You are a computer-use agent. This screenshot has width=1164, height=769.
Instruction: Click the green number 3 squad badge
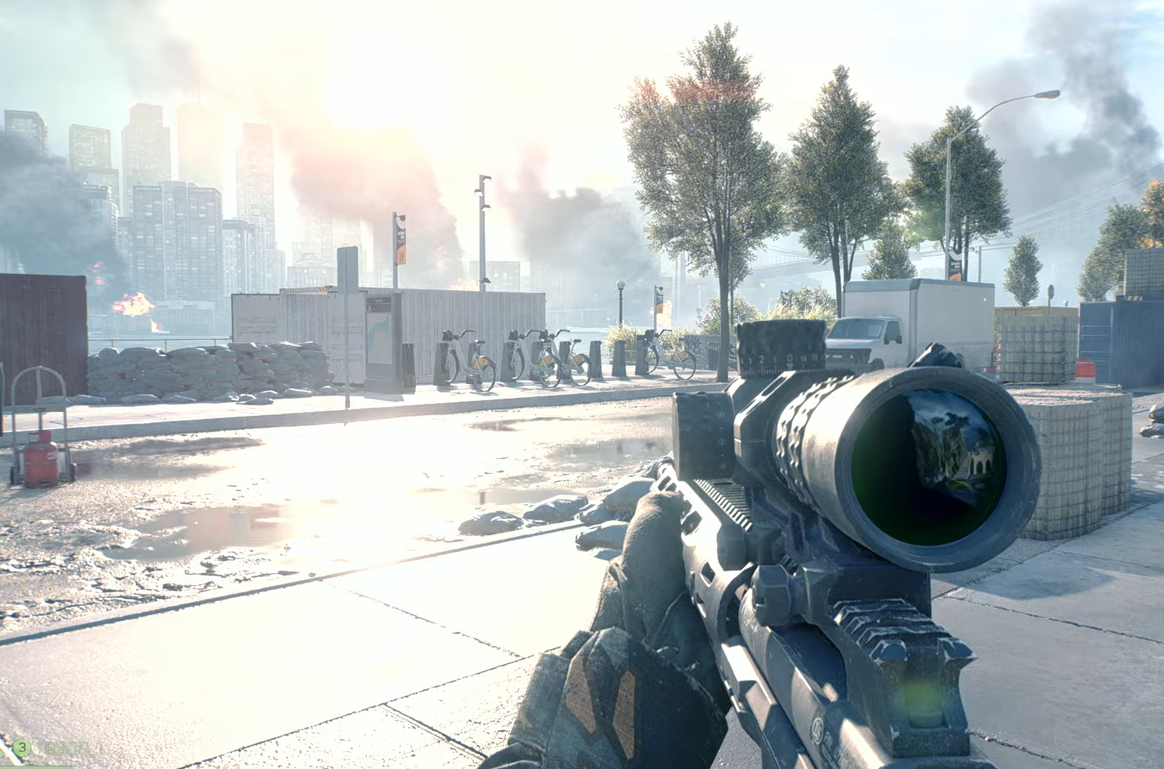tap(21, 747)
